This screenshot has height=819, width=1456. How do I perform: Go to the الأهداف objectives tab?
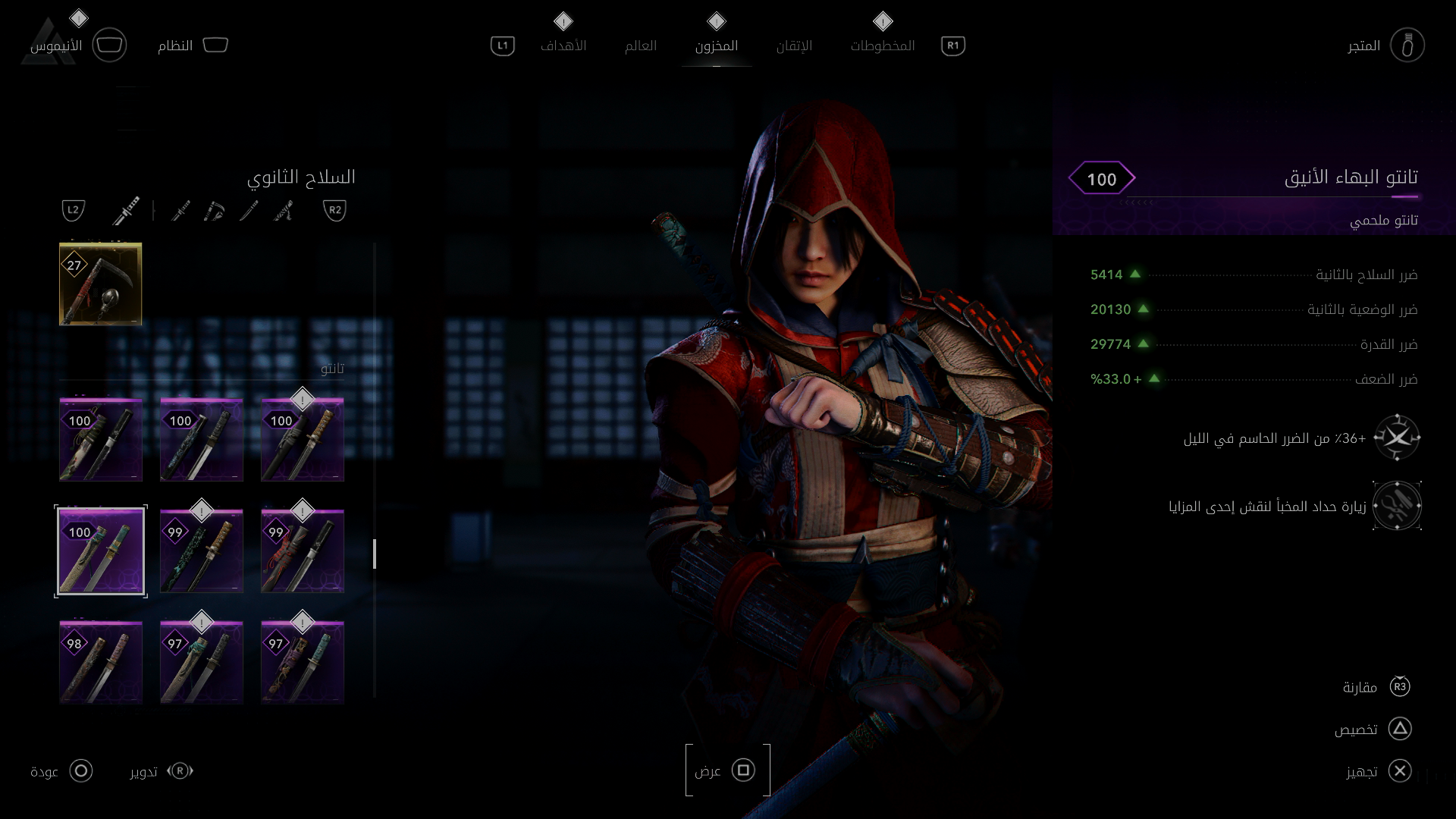point(563,45)
